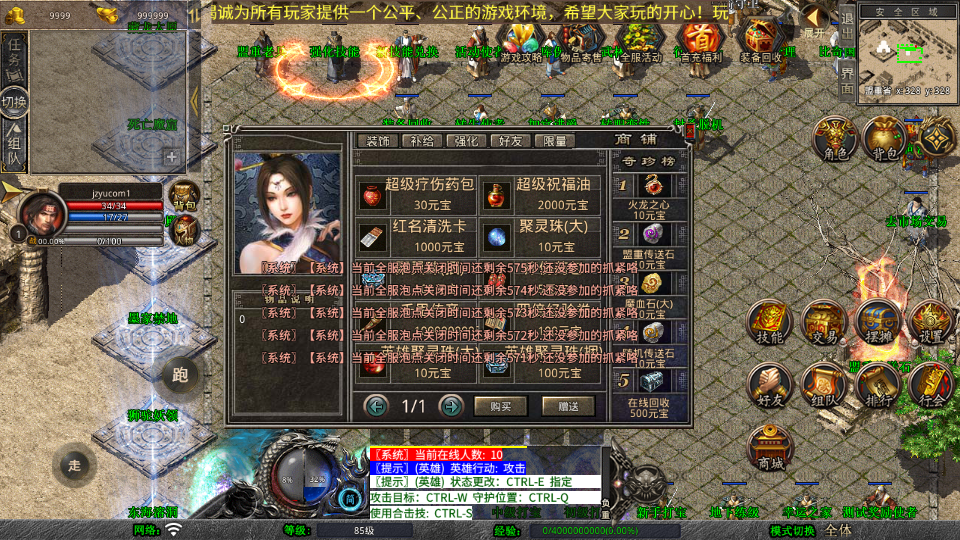The image size is (960, 540).
Task: Open the 技能 skills menu
Action: pyautogui.click(x=769, y=322)
